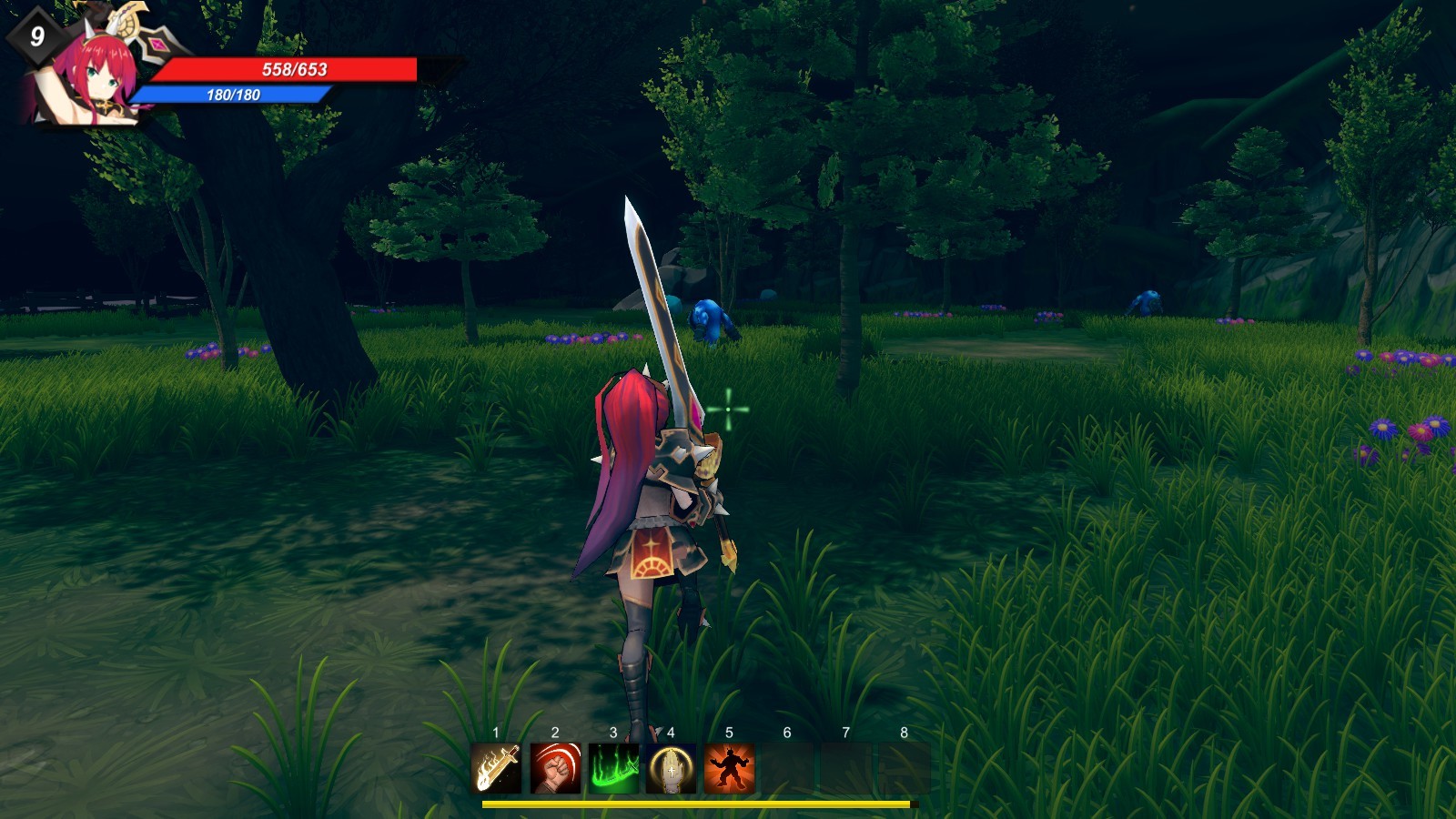This screenshot has height=819, width=1456.
Task: Click the yellow experience bar below the hotbar
Action: [696, 805]
